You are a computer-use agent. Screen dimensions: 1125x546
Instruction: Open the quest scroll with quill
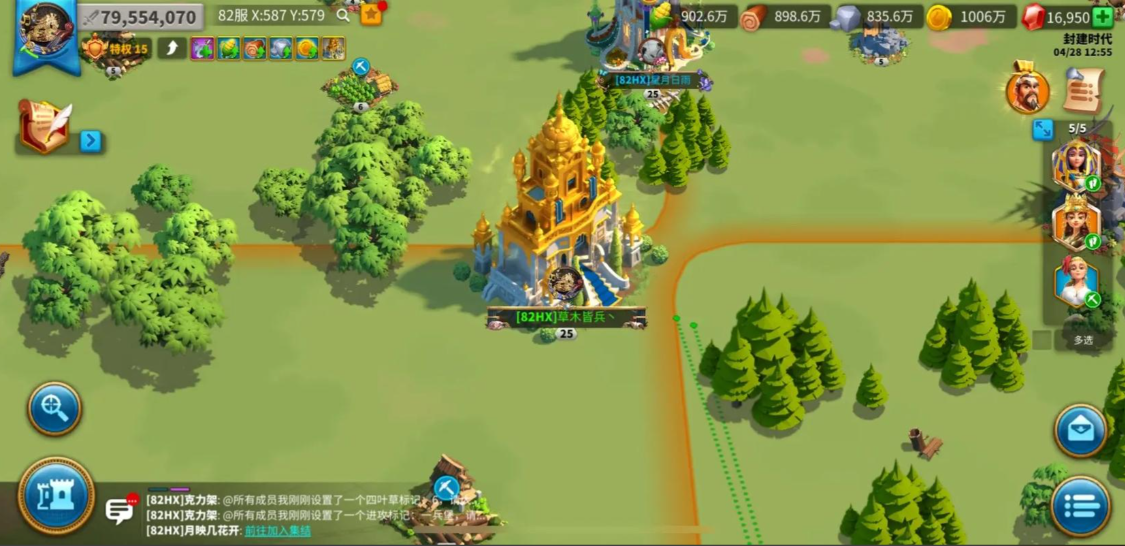click(x=45, y=127)
